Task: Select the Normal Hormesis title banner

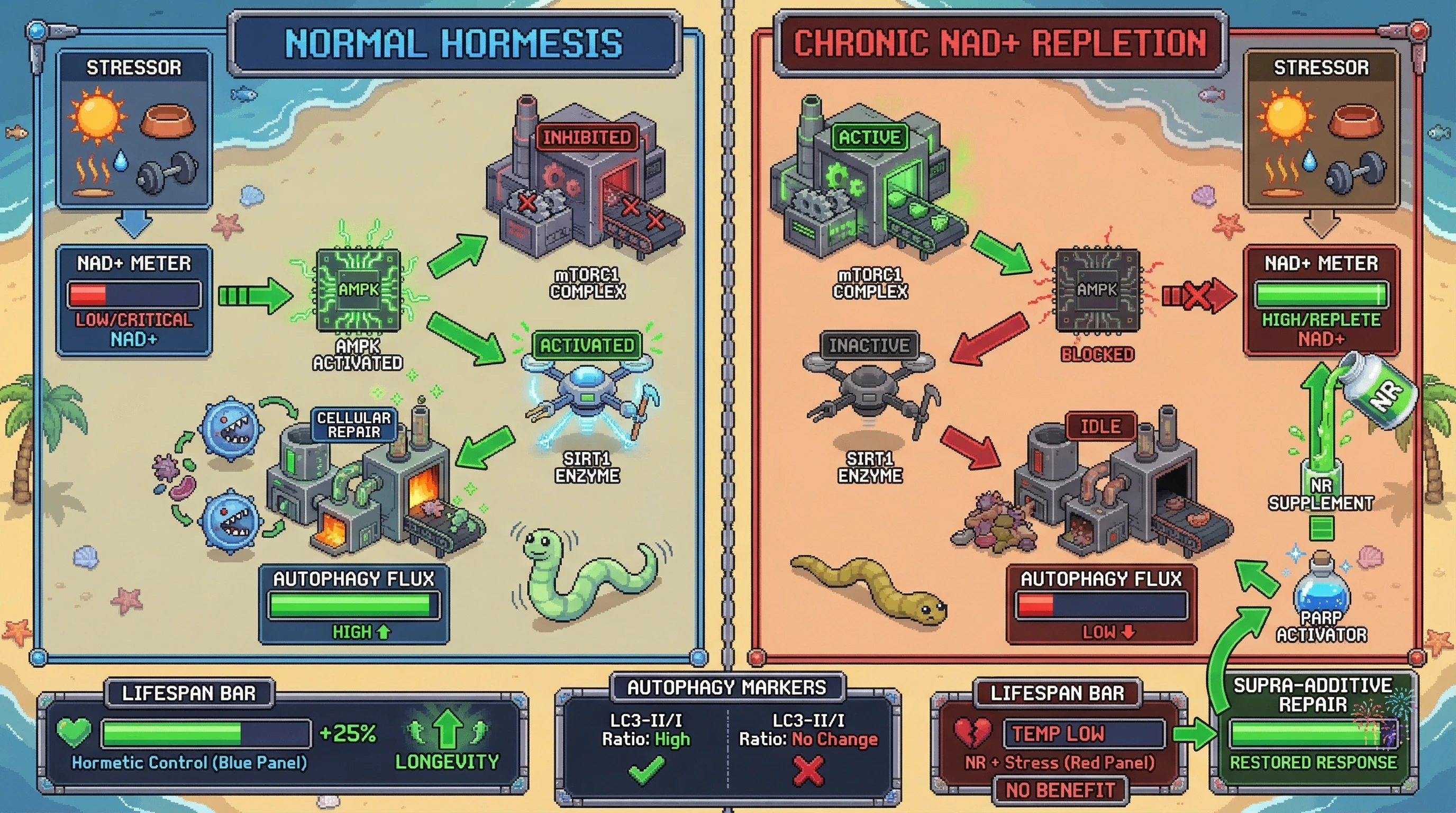Action: tap(454, 43)
